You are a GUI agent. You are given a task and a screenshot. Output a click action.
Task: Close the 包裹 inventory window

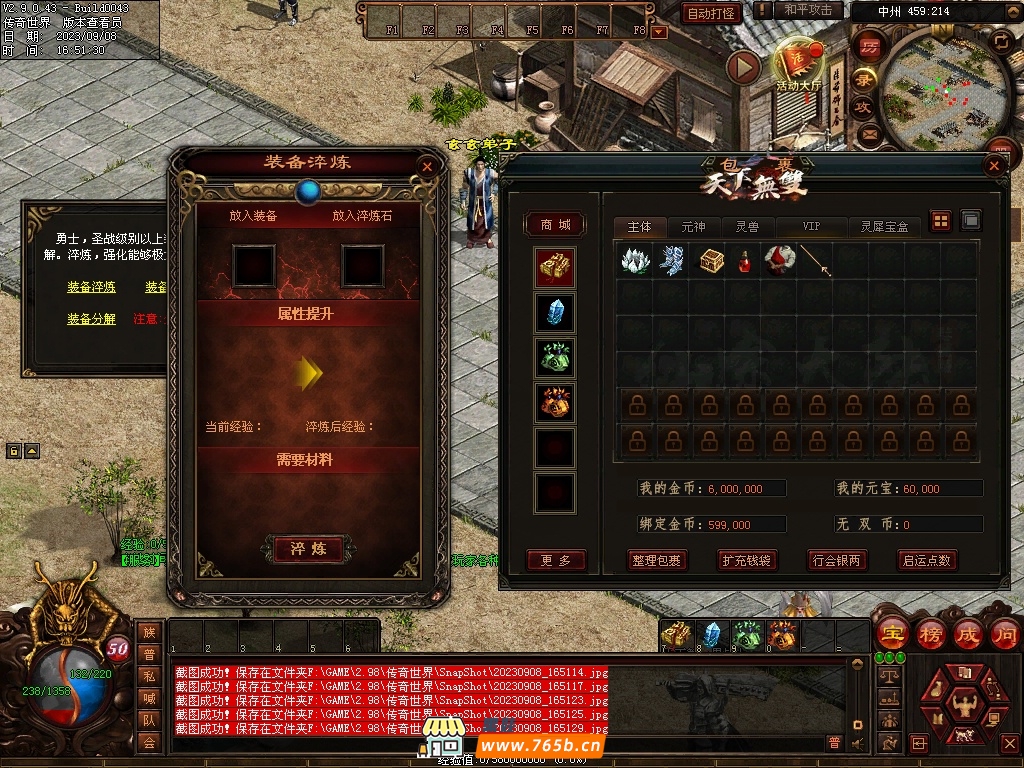pyautogui.click(x=994, y=167)
